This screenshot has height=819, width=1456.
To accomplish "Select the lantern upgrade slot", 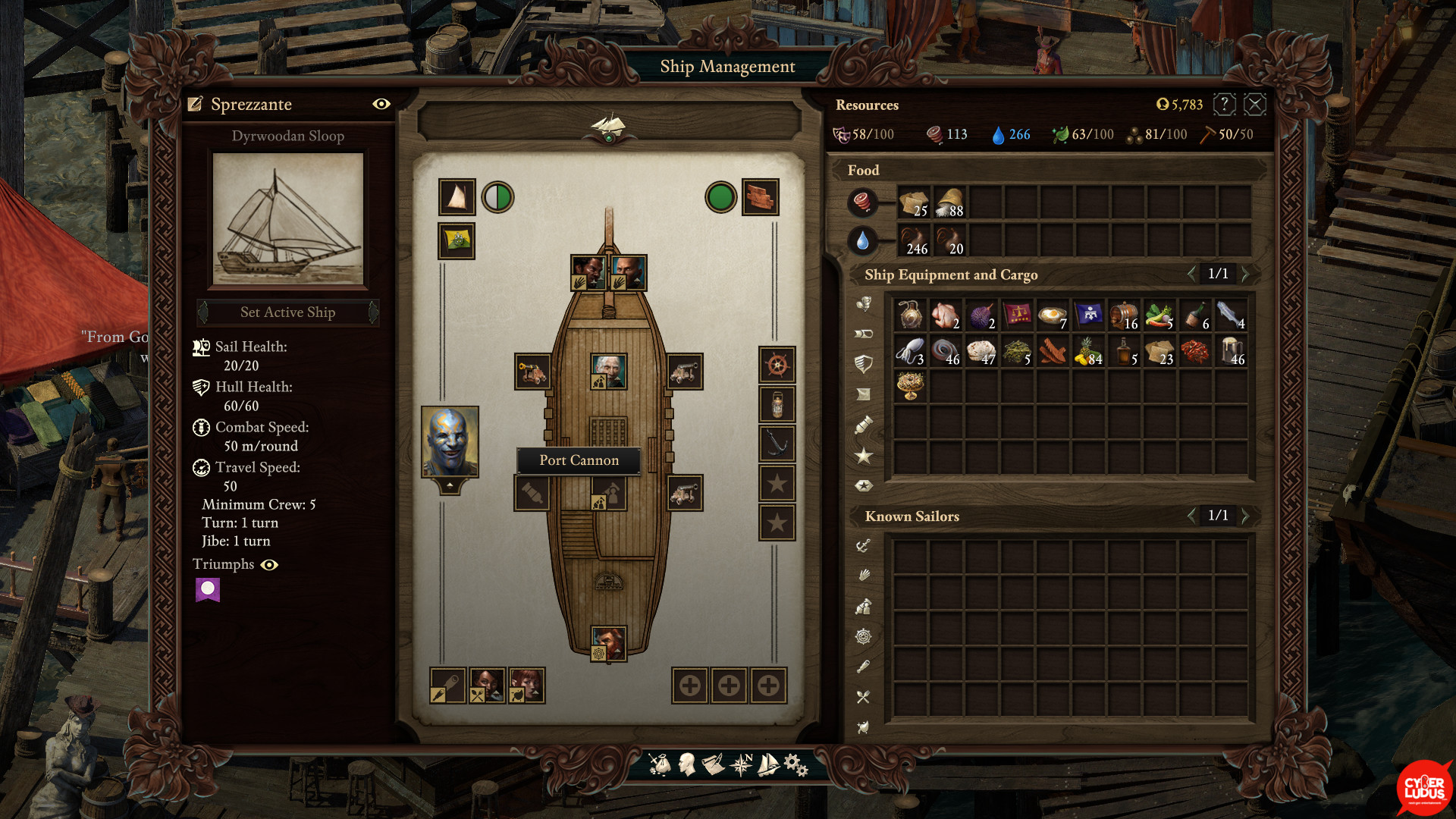I will pos(777,405).
